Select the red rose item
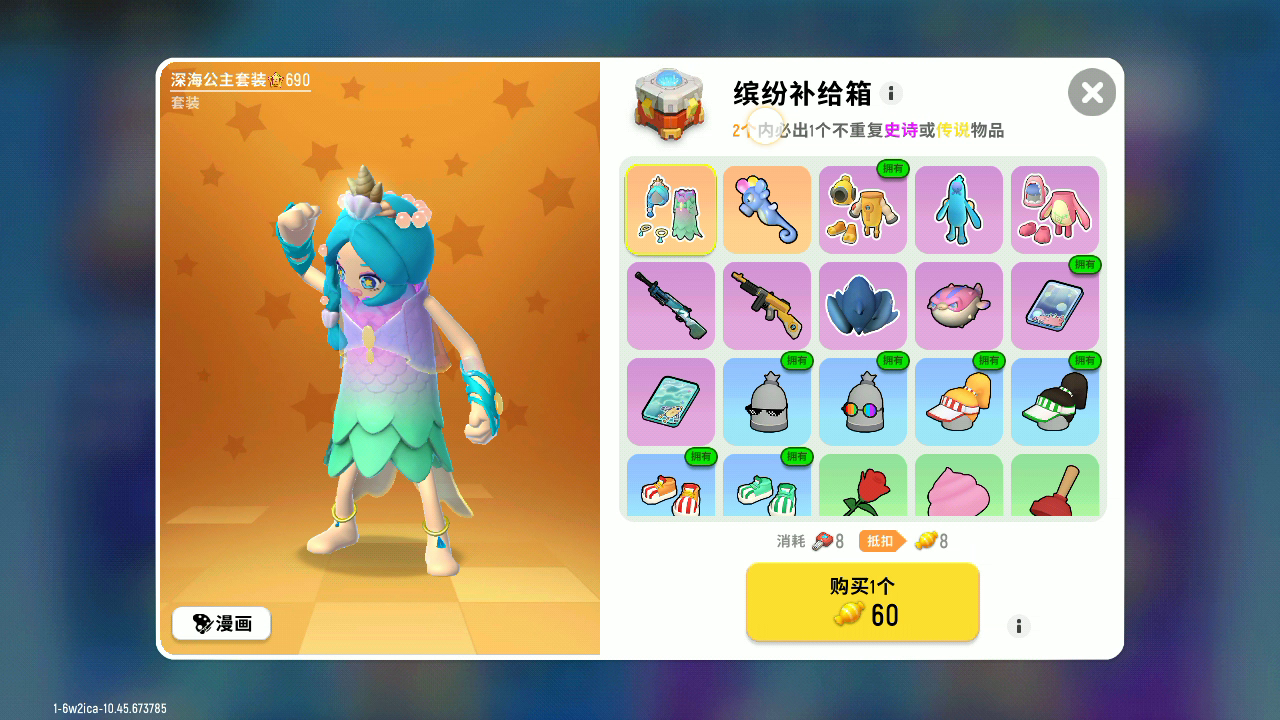The image size is (1280, 720). [862, 490]
